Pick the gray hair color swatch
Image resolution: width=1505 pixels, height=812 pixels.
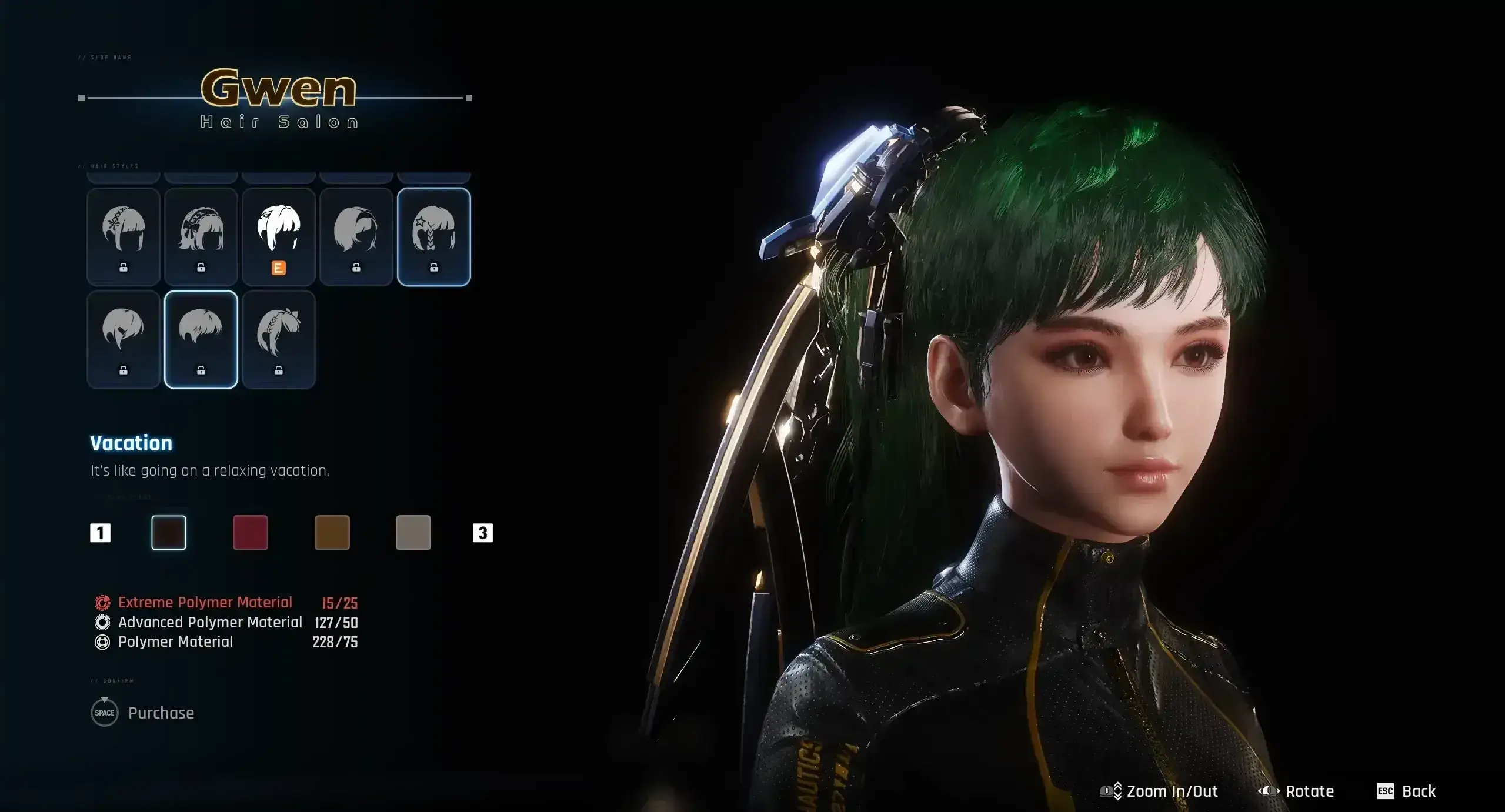(x=413, y=533)
